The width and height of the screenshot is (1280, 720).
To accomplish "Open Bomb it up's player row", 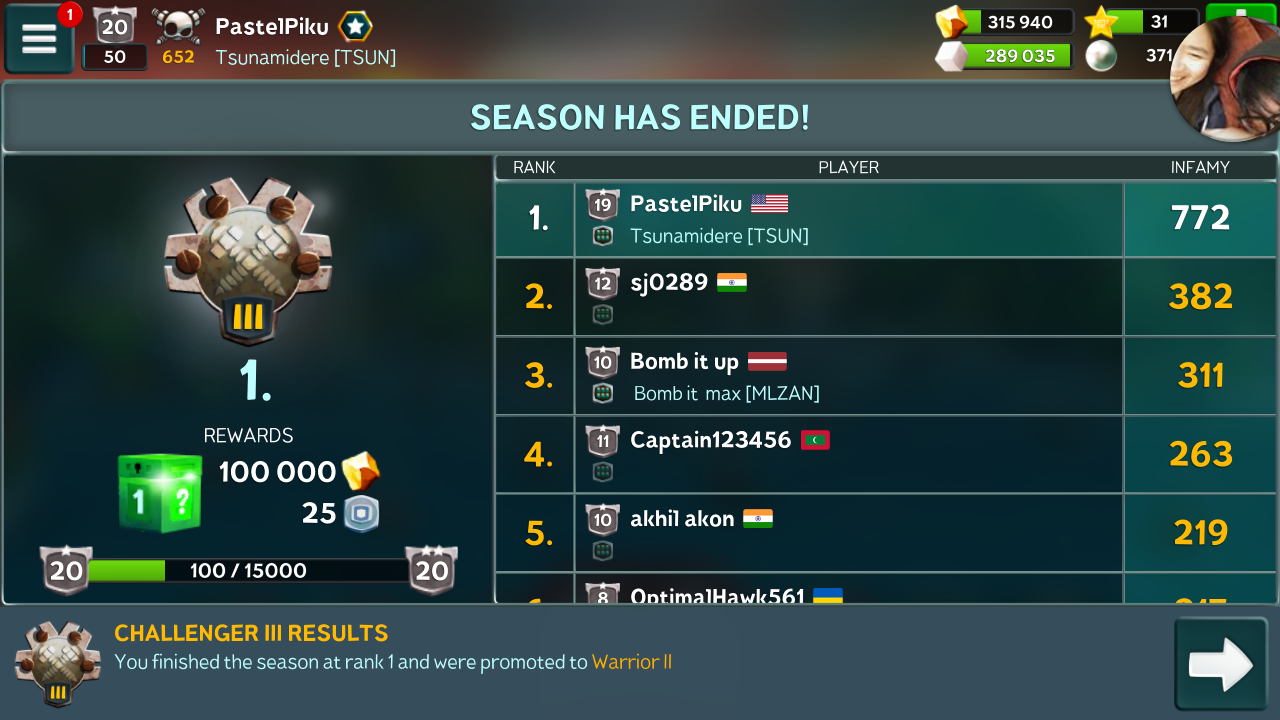I will [848, 376].
